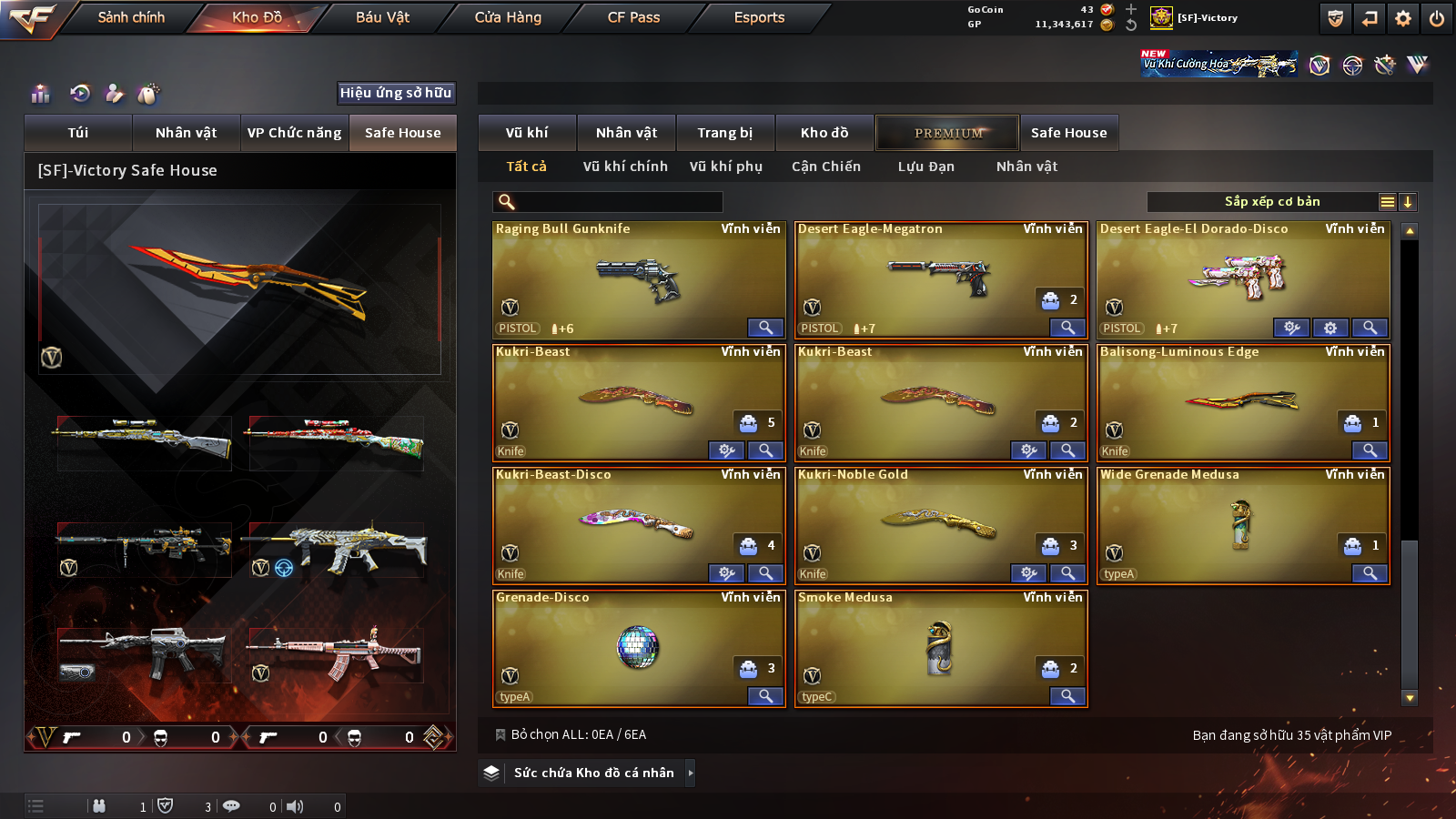This screenshot has width=1456, height=819.
Task: Click the Hiệu ứng sở hữu button
Action: 395,93
